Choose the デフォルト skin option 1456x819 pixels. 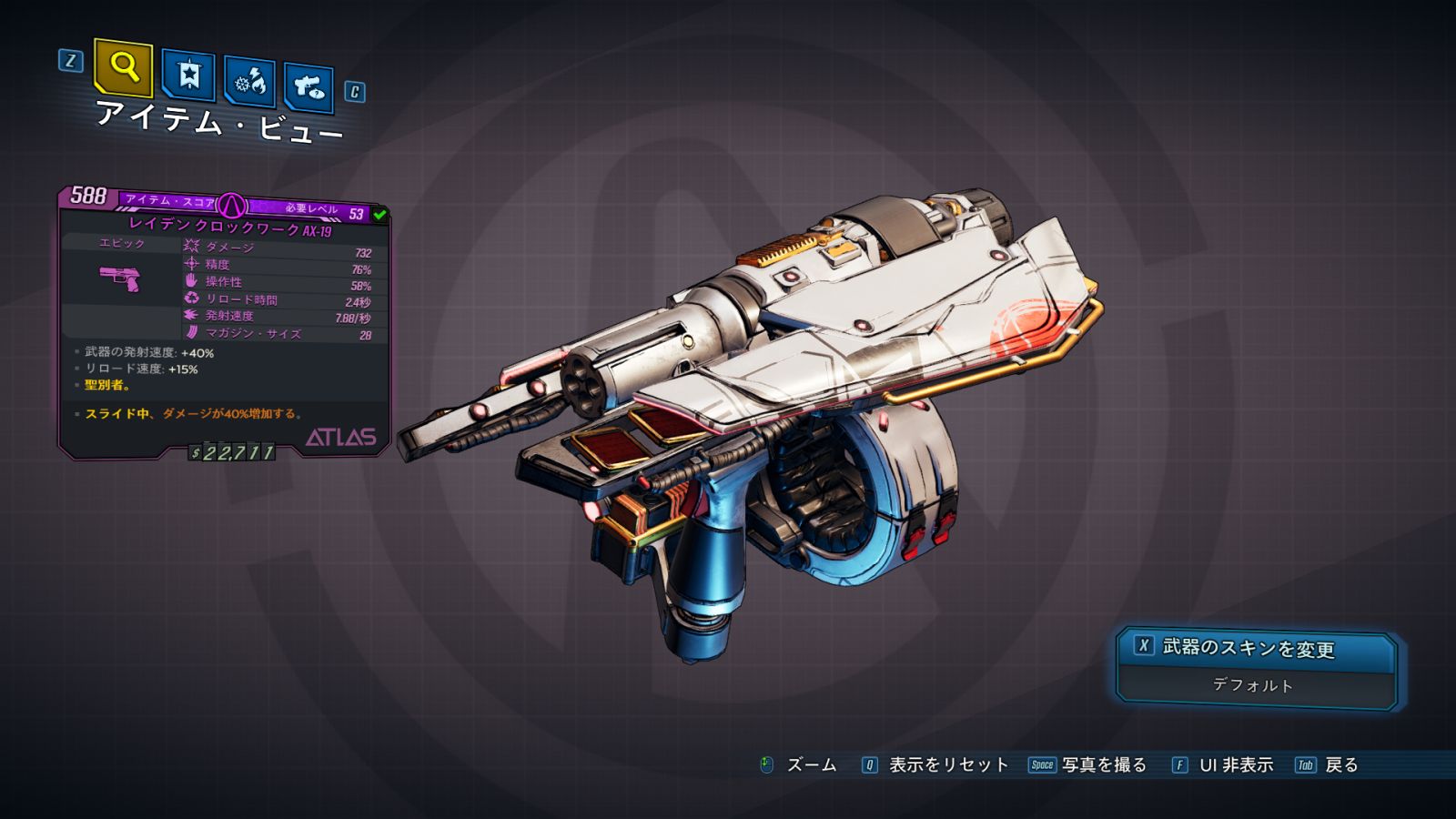click(x=1253, y=685)
